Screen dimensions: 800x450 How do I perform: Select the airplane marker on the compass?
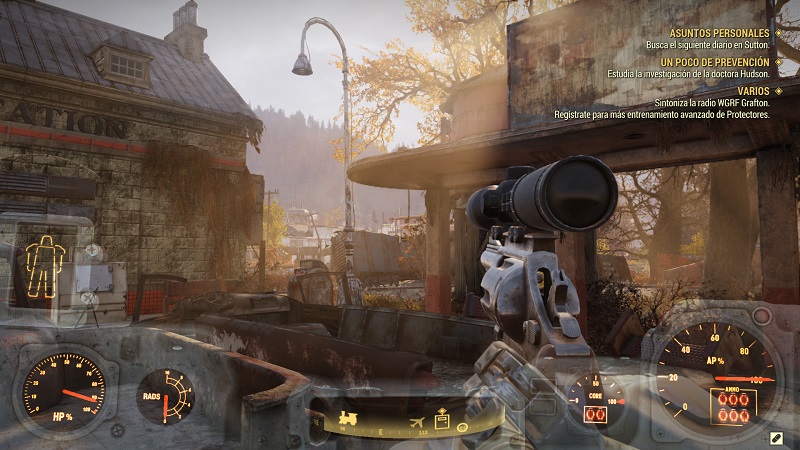416,420
